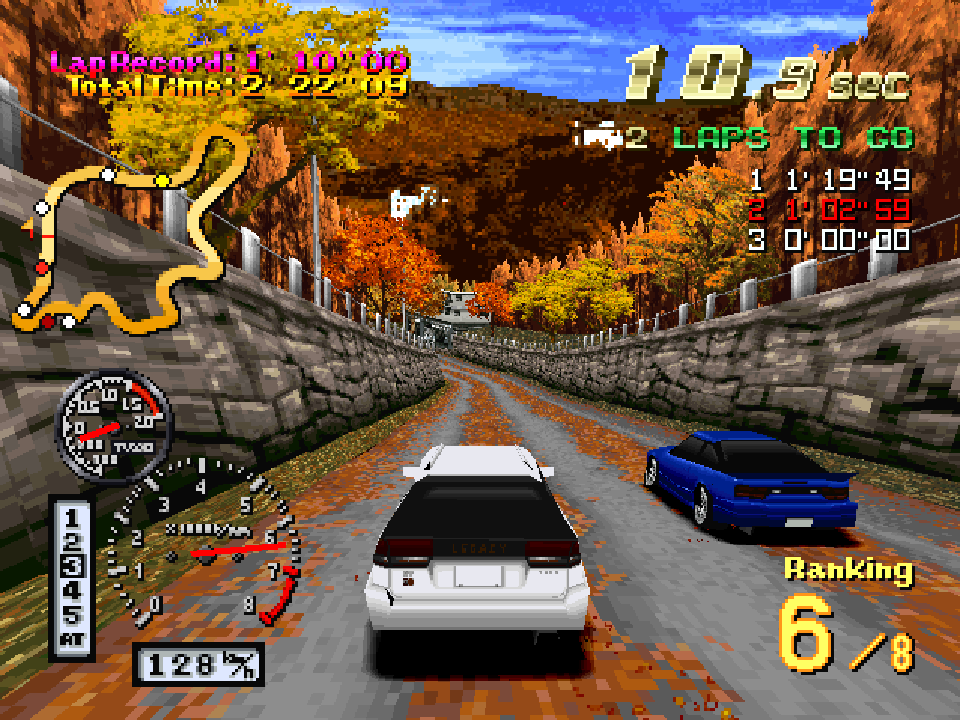This screenshot has width=960, height=720.
Task: Select the turbo boost gauge
Action: (x=113, y=427)
